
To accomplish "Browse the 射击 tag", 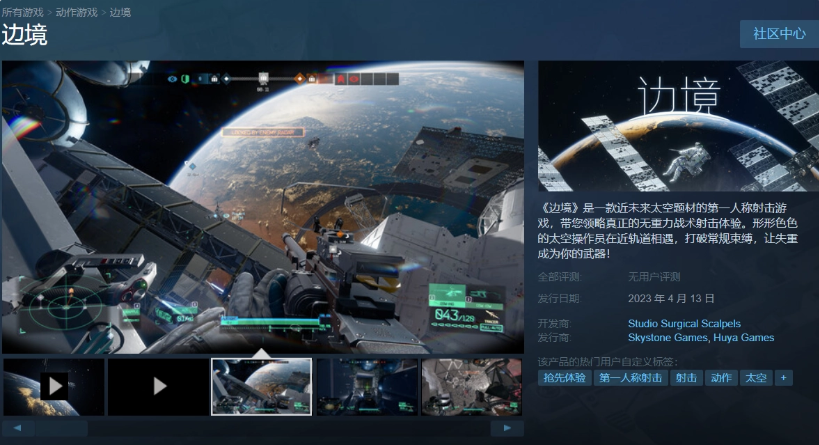I will (685, 378).
